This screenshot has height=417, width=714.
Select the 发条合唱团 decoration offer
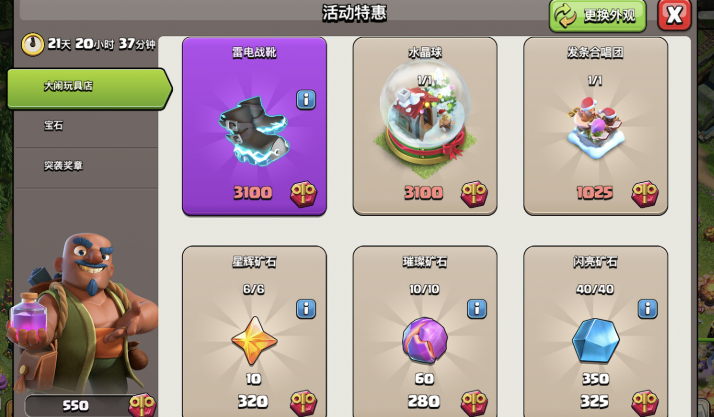pos(595,126)
